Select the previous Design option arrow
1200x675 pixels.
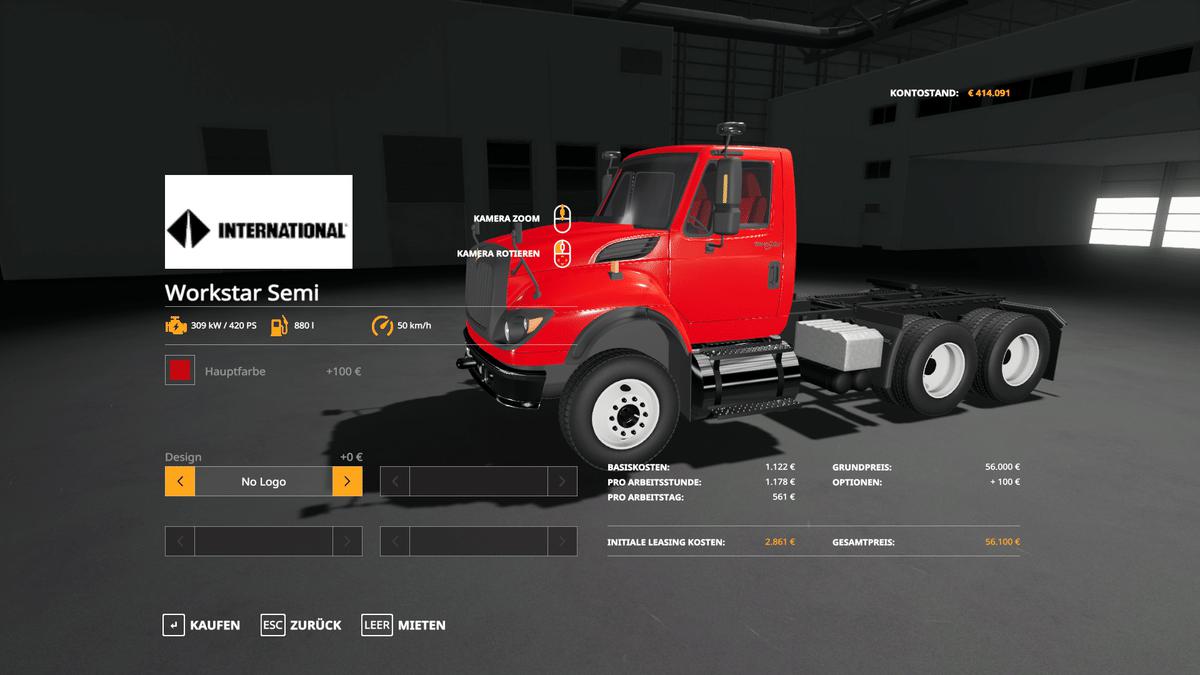pyautogui.click(x=180, y=482)
